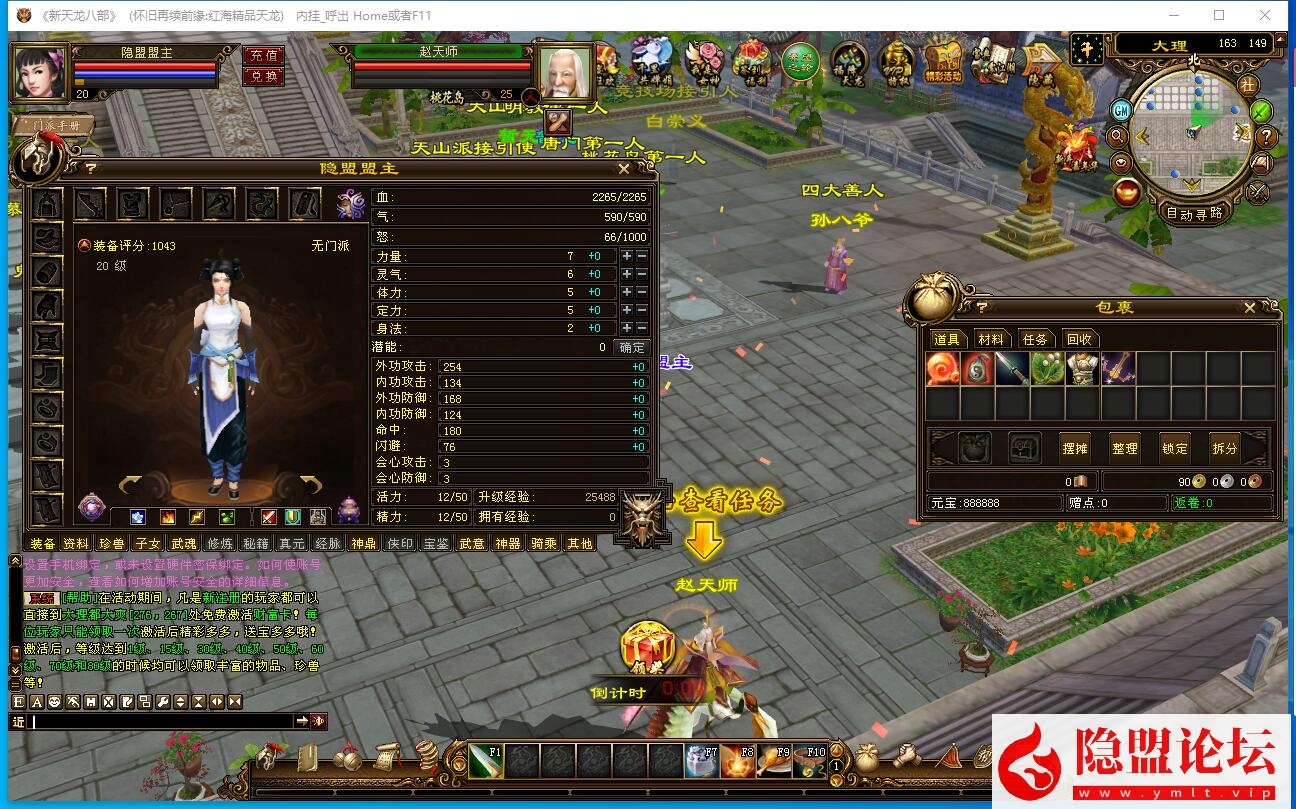Image resolution: width=1296 pixels, height=809 pixels.
Task: Click the 整理 button to sort the bag
Action: pos(1124,448)
